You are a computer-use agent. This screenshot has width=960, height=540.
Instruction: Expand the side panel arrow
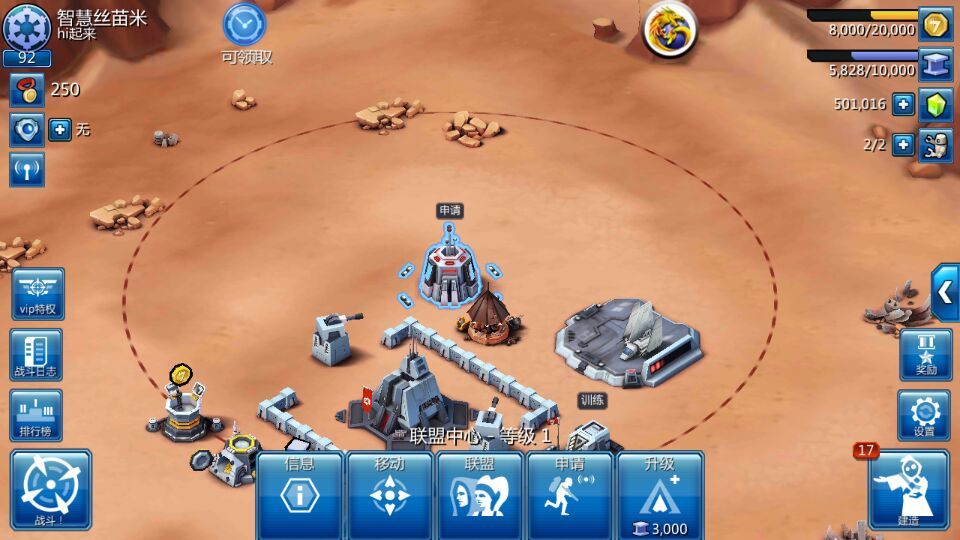[945, 292]
